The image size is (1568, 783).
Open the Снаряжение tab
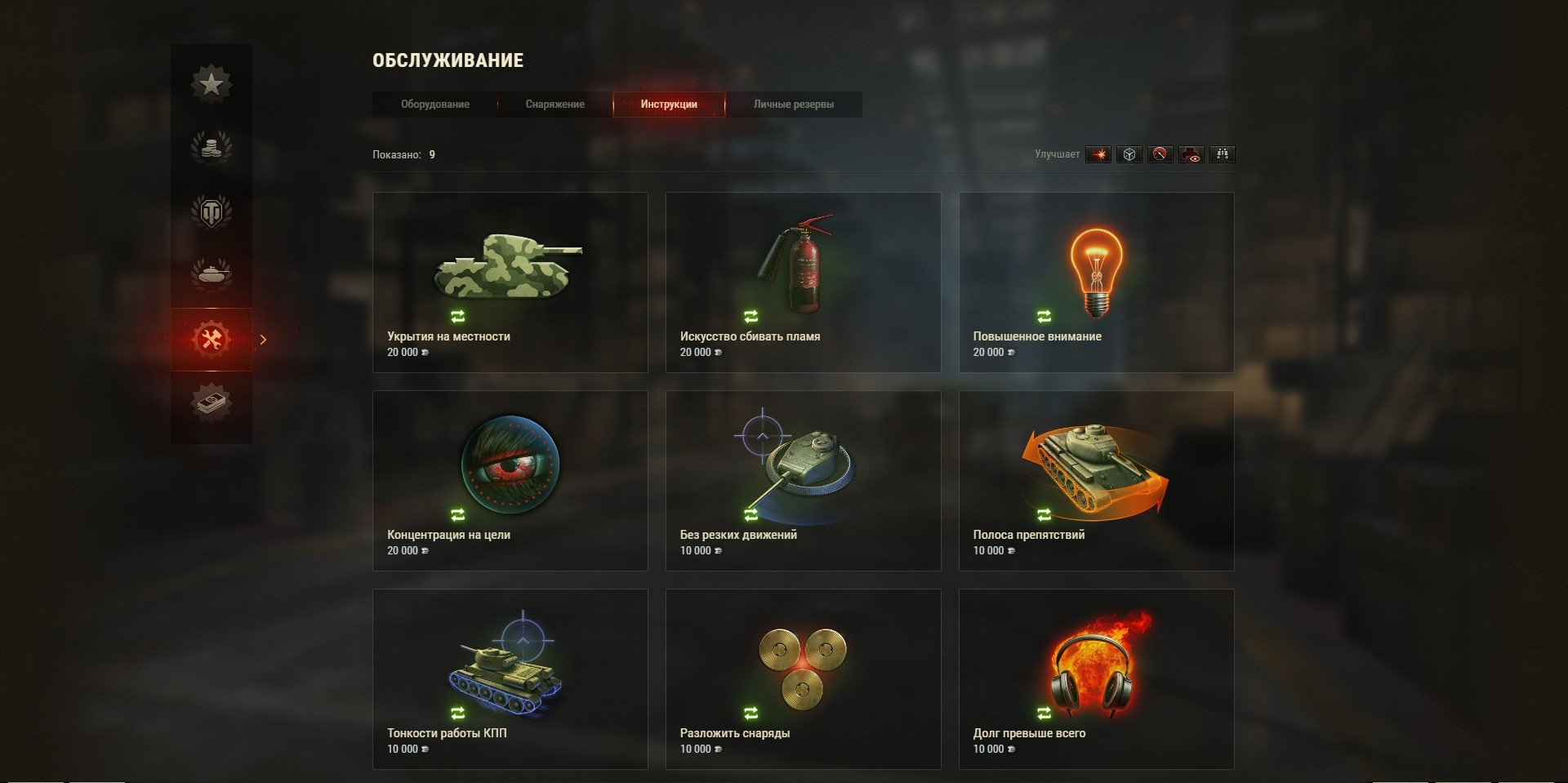coord(555,105)
